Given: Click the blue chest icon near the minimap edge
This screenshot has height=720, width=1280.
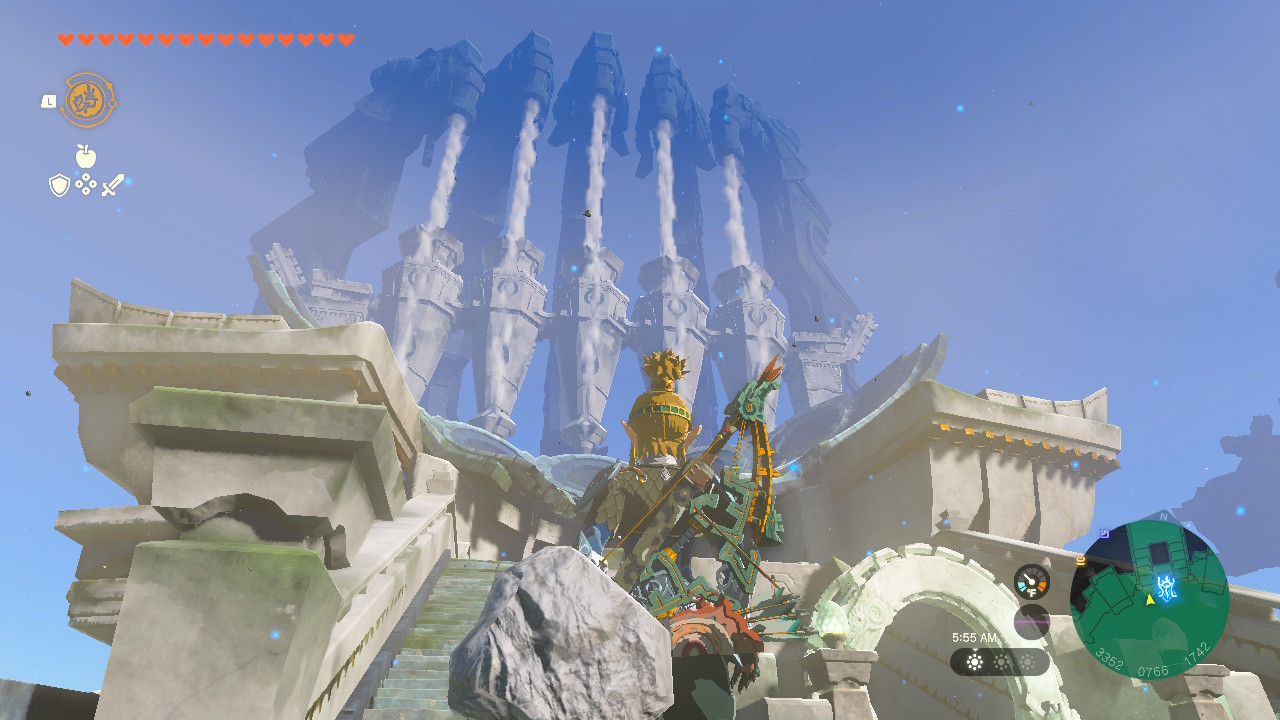Looking at the screenshot, I should coord(1104,533).
